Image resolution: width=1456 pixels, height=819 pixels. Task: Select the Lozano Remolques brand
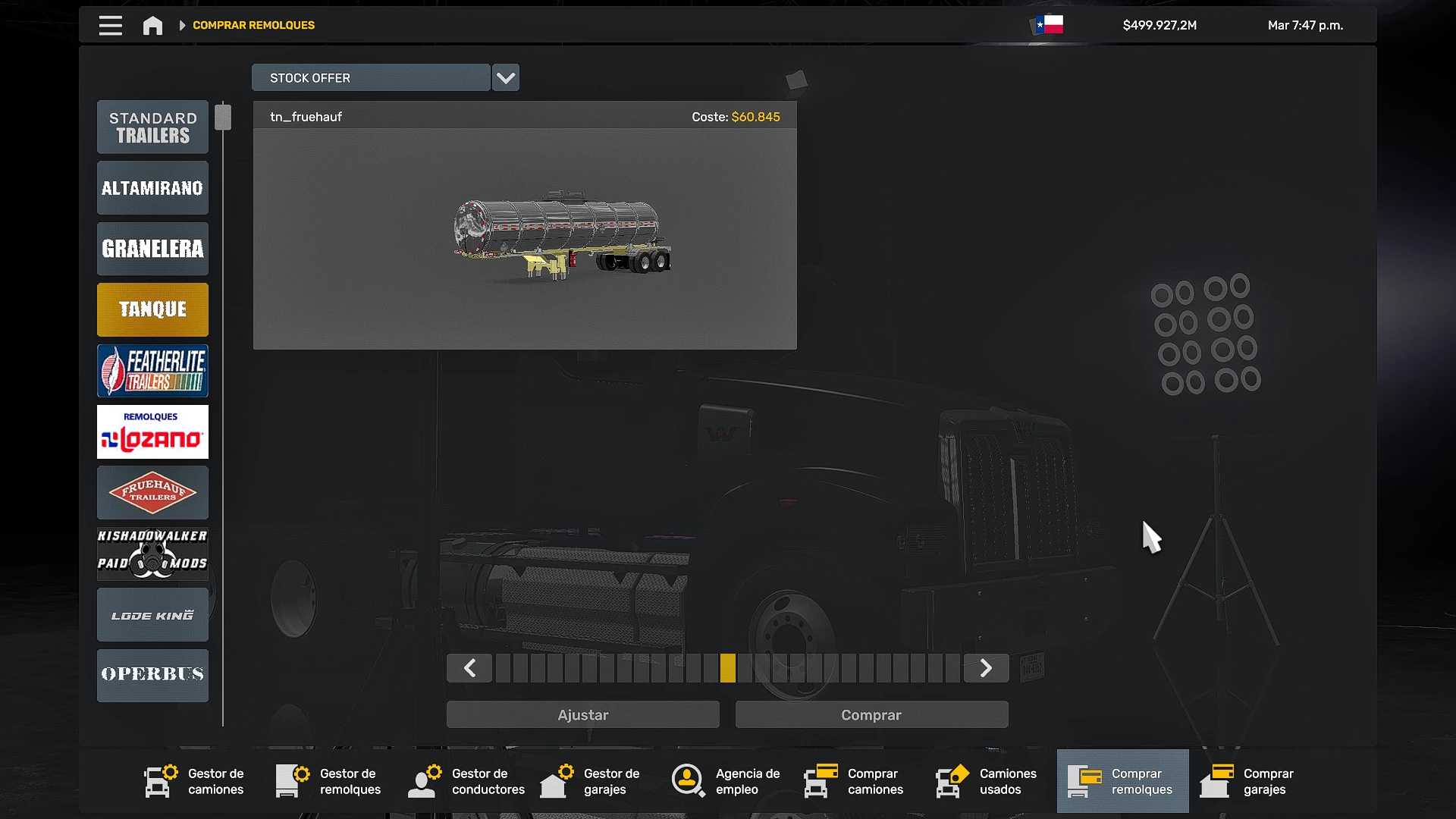pos(152,432)
